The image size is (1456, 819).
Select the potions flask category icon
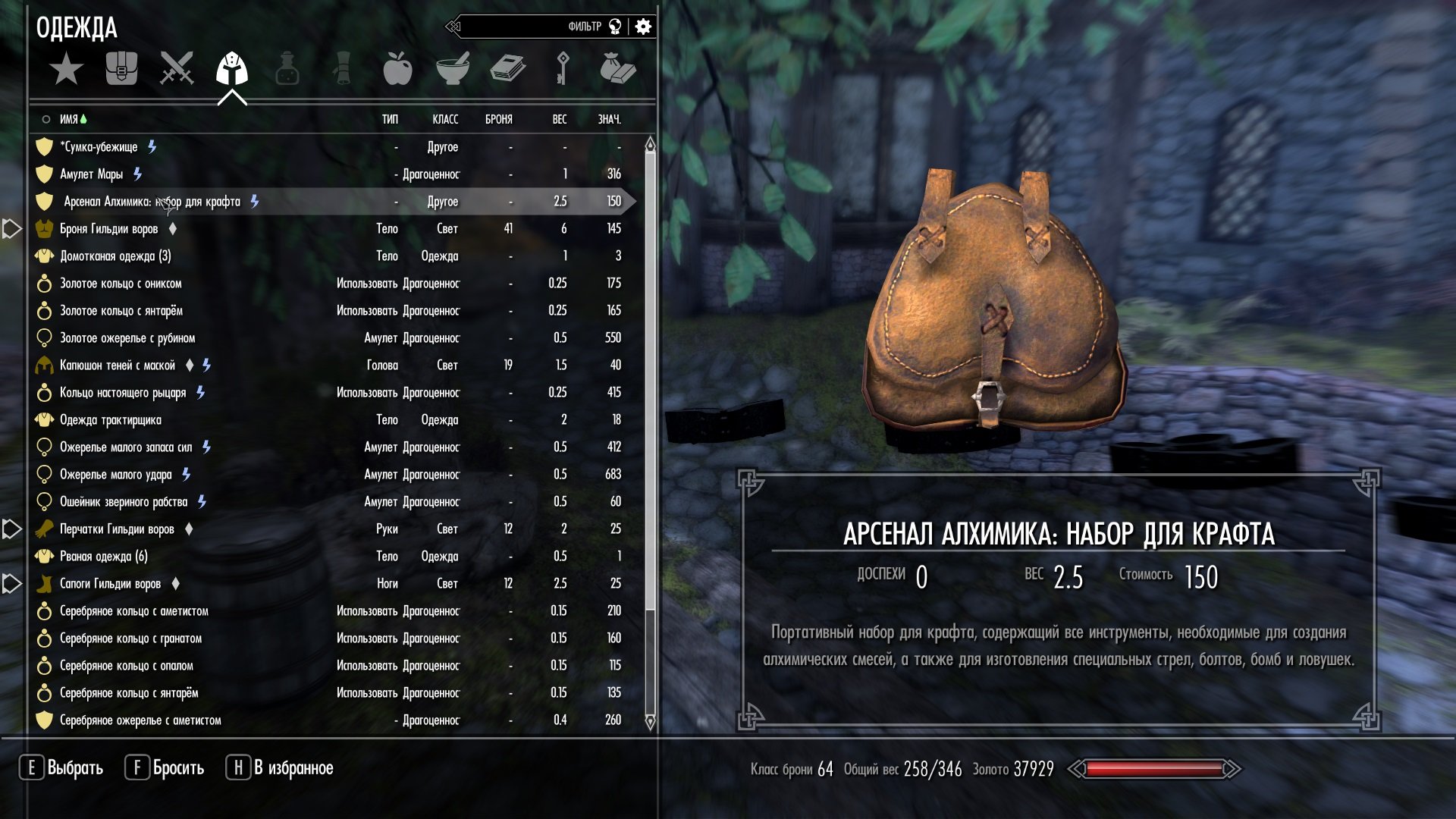[287, 68]
